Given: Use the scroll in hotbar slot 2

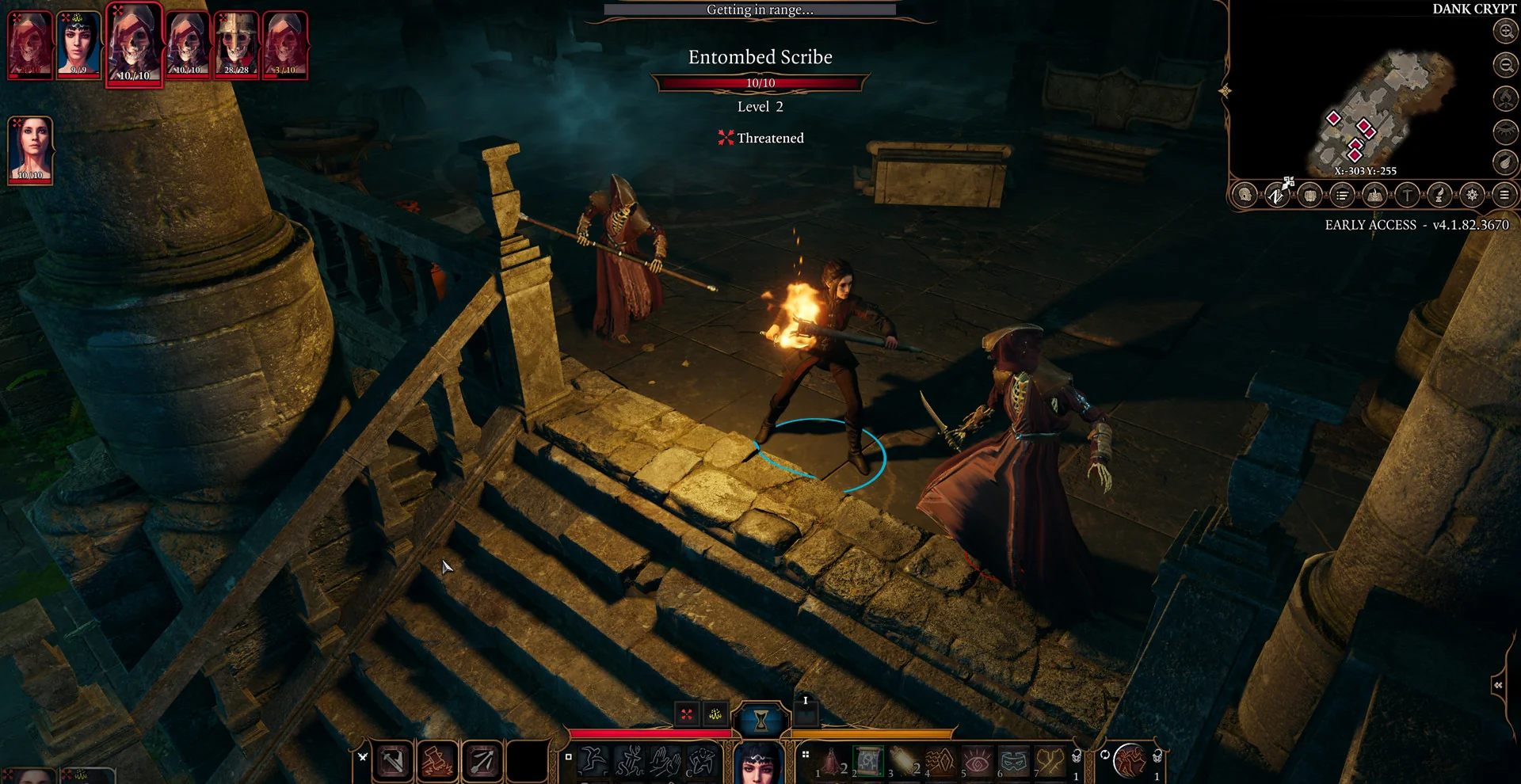Looking at the screenshot, I should click(x=868, y=762).
